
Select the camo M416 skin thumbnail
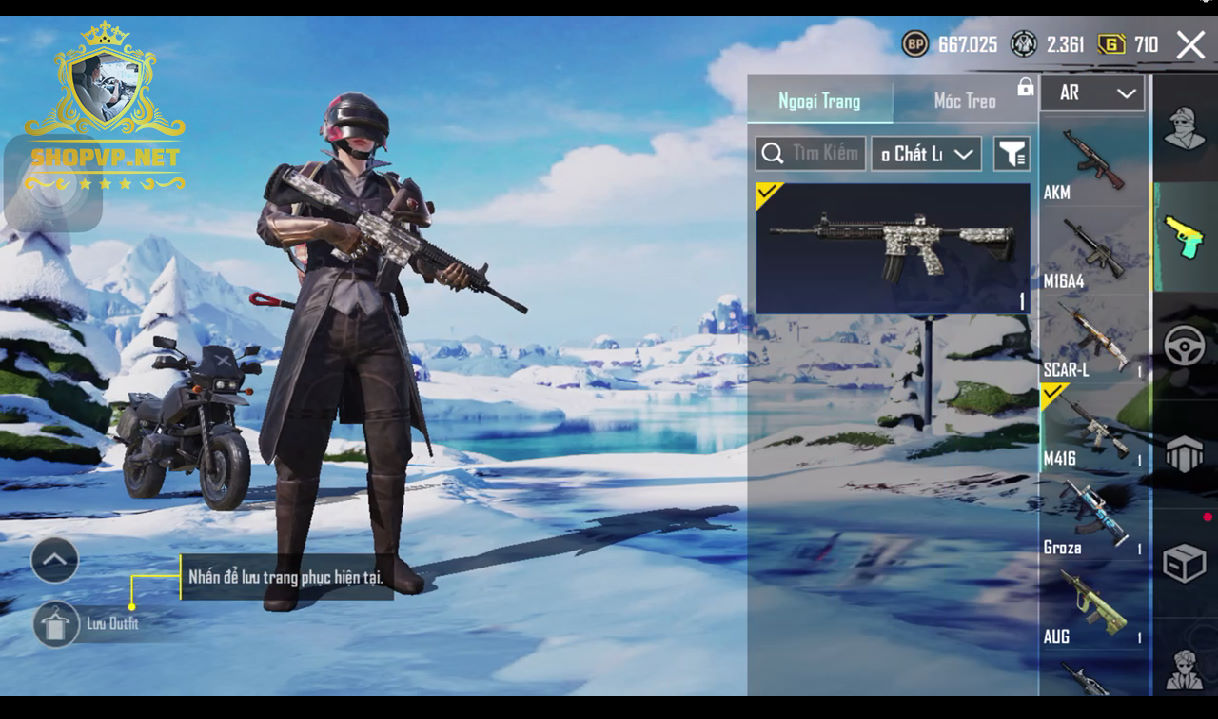point(892,248)
